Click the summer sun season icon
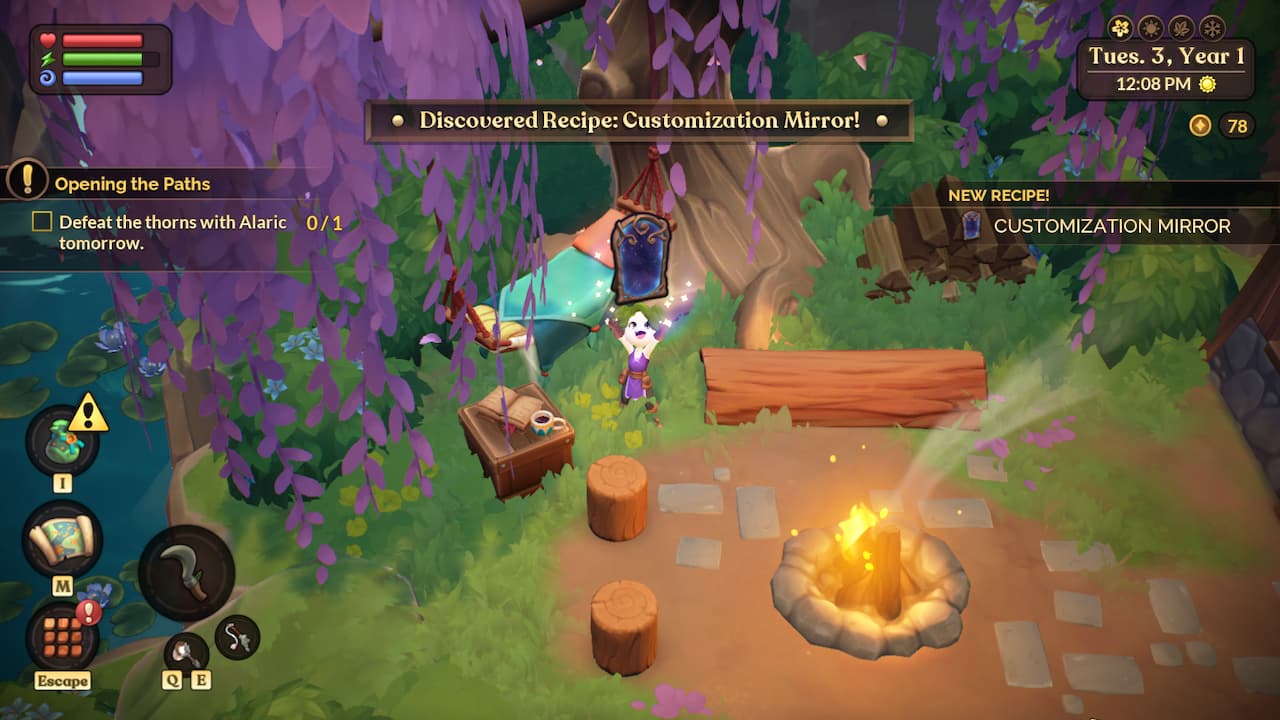 pos(1150,28)
